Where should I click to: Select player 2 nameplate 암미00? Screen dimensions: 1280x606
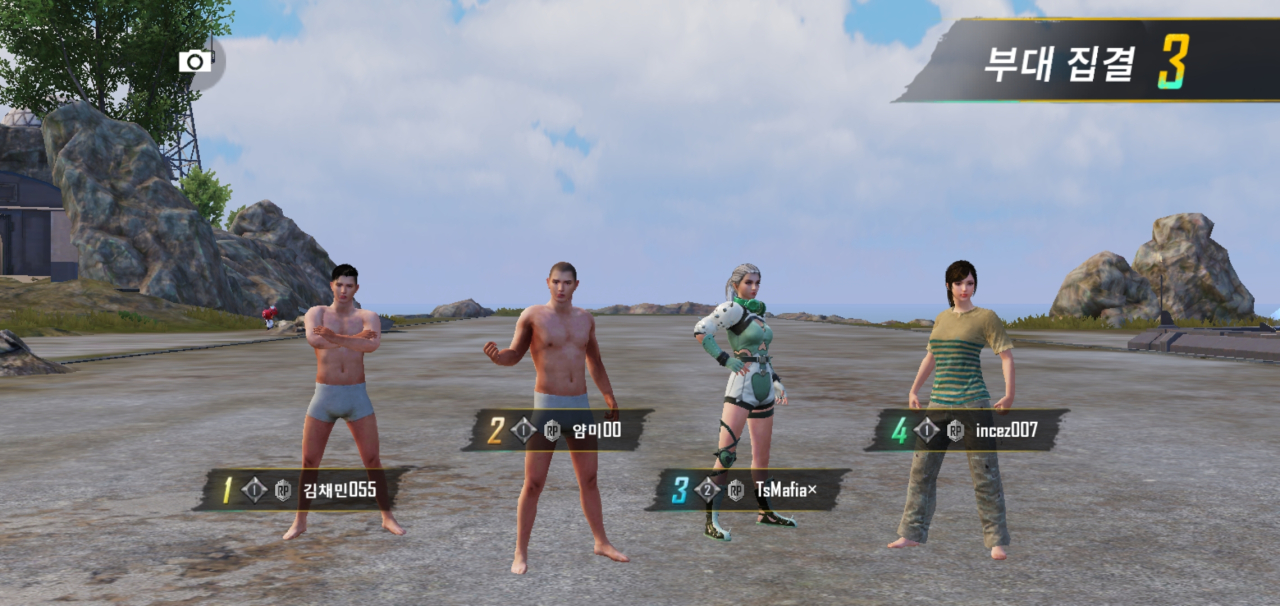[559, 430]
